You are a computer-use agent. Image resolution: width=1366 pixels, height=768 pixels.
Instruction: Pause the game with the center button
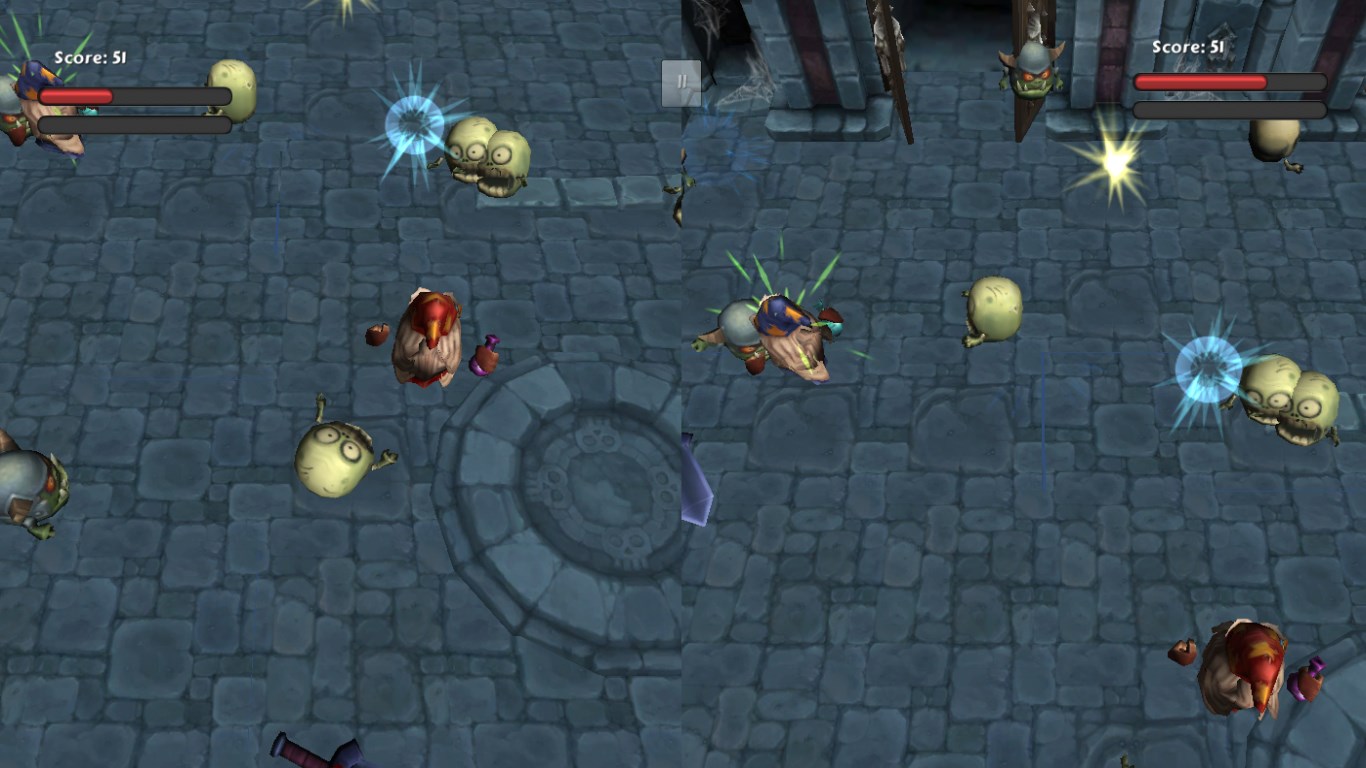(681, 83)
